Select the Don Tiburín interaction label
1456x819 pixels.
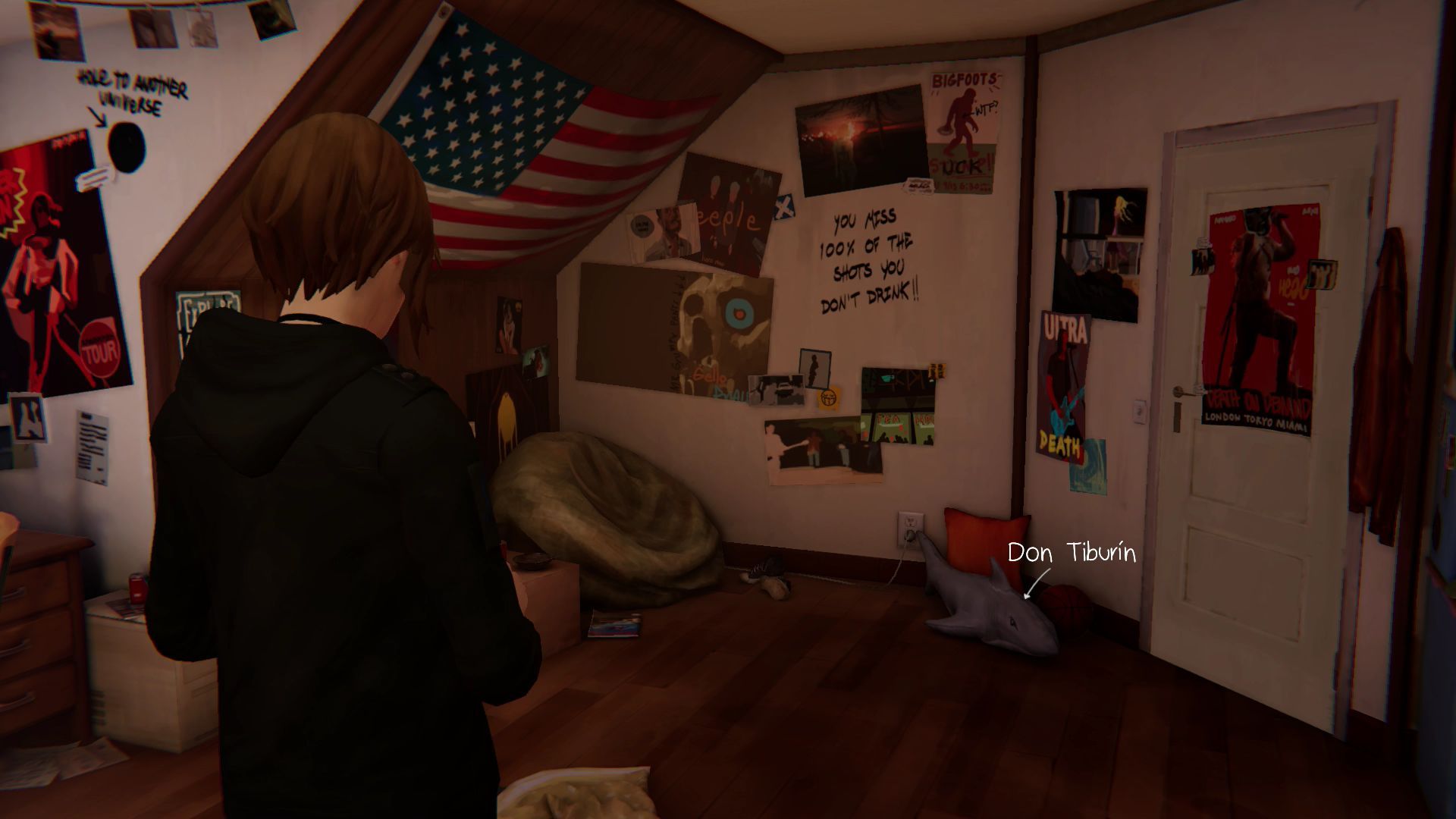tap(1071, 554)
